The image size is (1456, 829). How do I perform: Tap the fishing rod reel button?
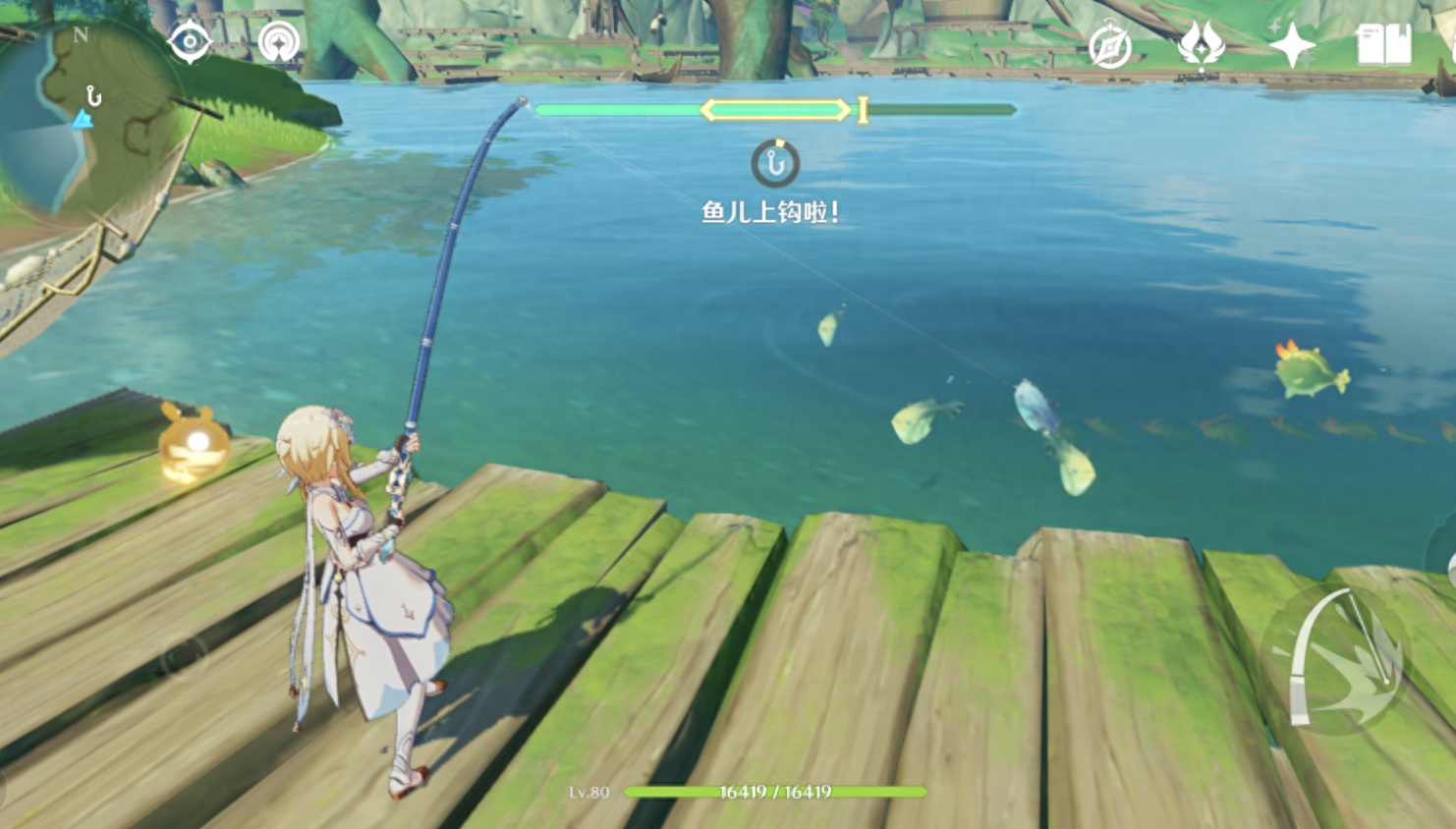point(1338,656)
